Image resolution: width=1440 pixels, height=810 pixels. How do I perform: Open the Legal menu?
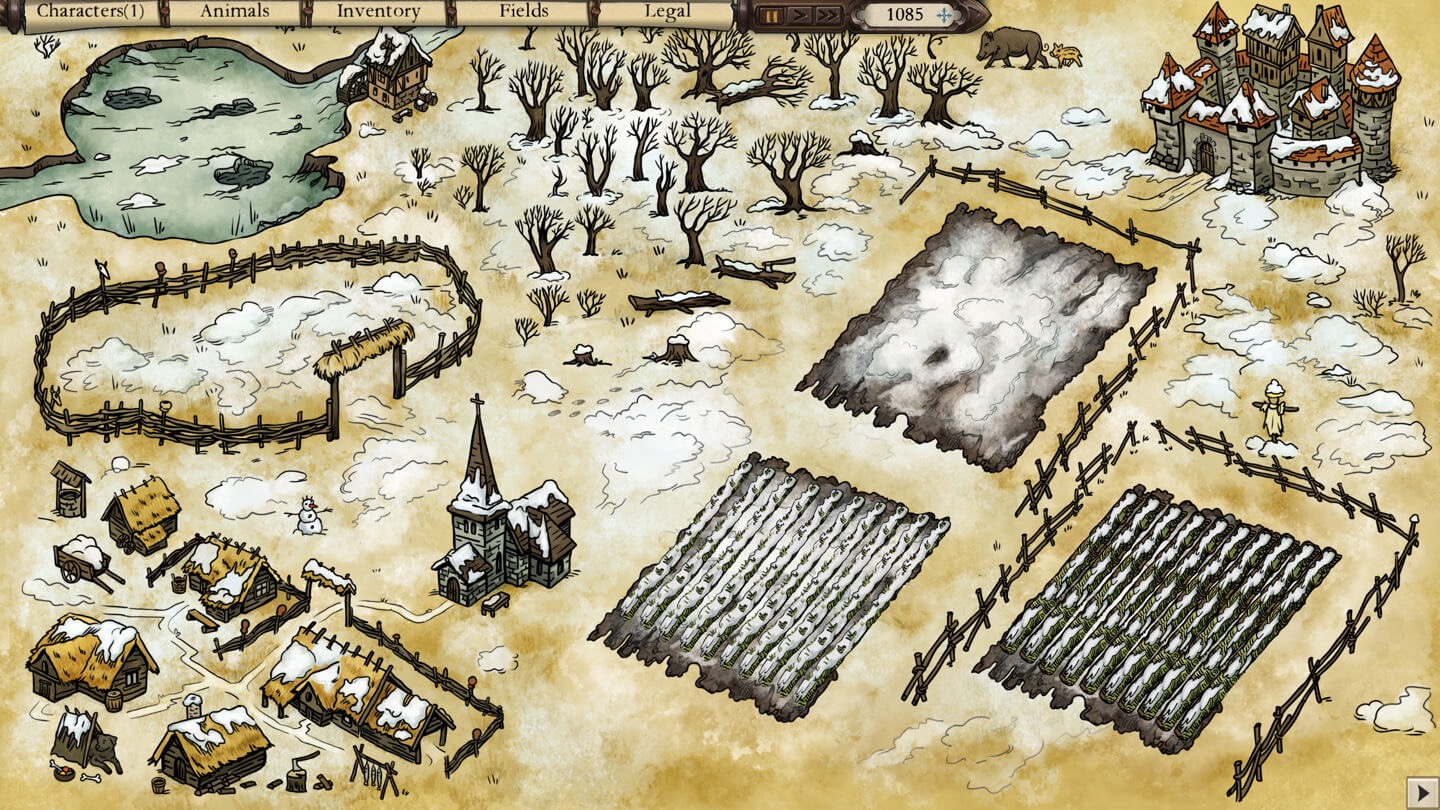pos(667,12)
